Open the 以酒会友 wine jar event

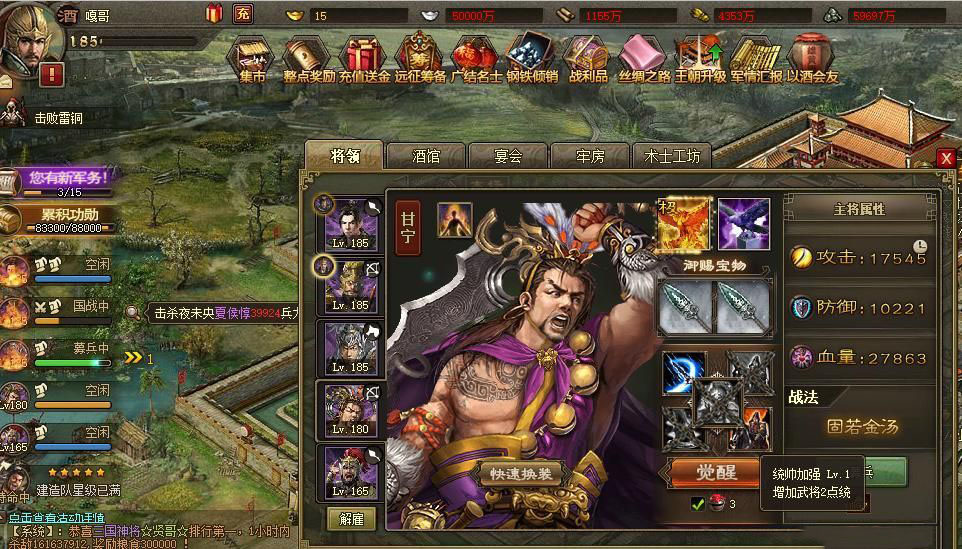click(811, 58)
